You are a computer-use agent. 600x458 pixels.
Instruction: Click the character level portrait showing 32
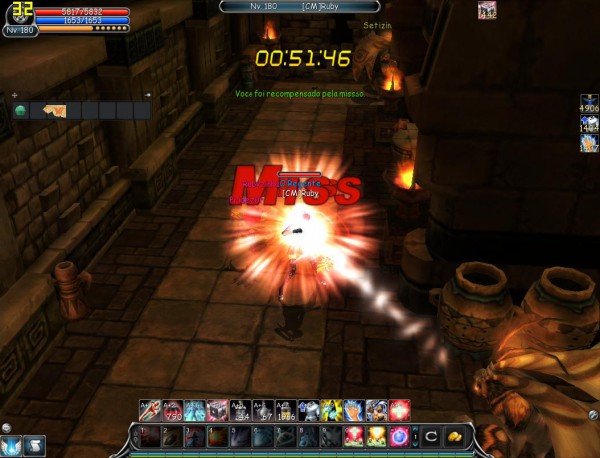[19, 15]
